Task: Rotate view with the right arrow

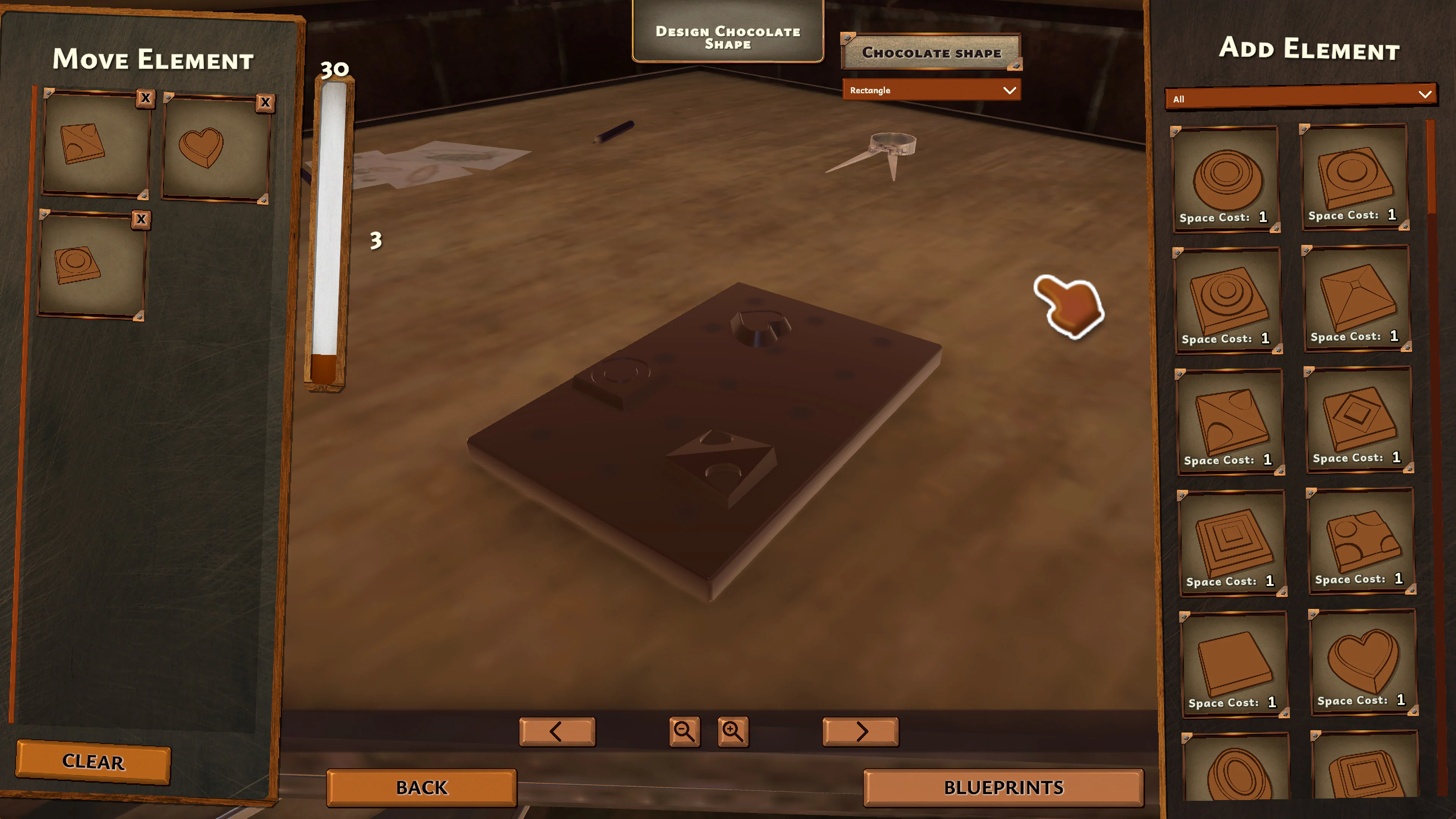Action: click(860, 731)
